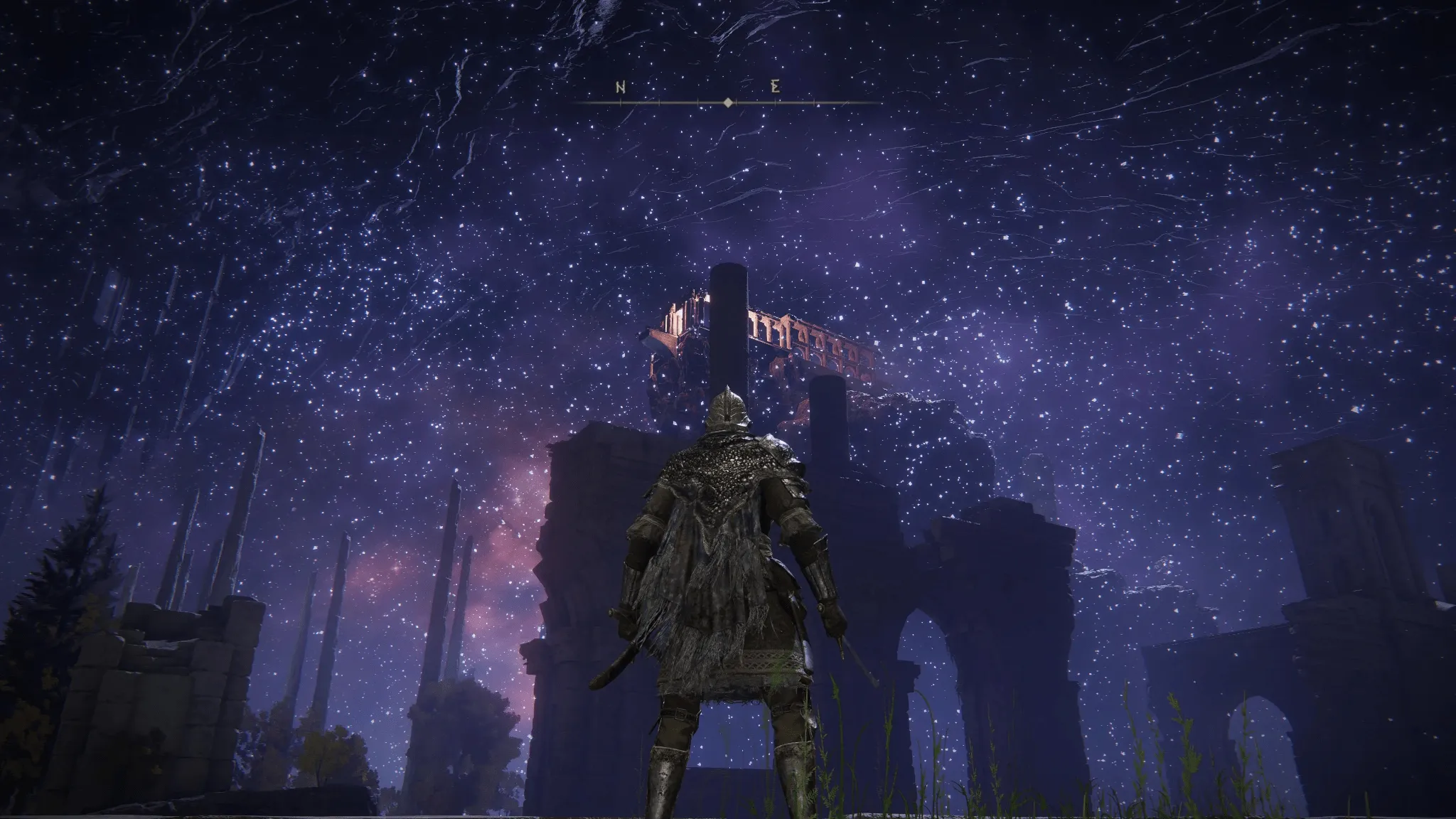Viewport: 1456px width, 819px height.
Task: Select the diamond marker on the compass bar
Action: 728,103
